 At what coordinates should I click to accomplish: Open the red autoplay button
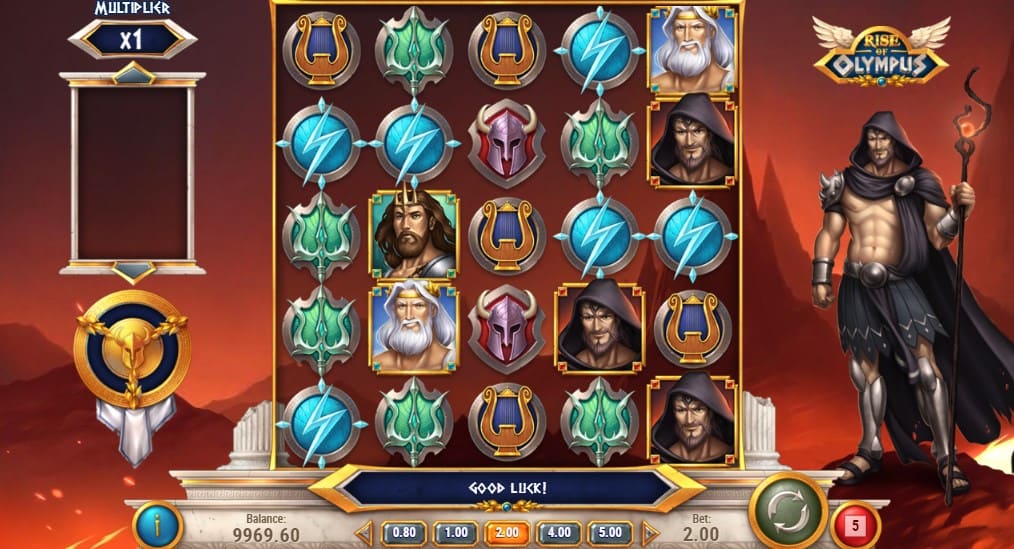854,523
